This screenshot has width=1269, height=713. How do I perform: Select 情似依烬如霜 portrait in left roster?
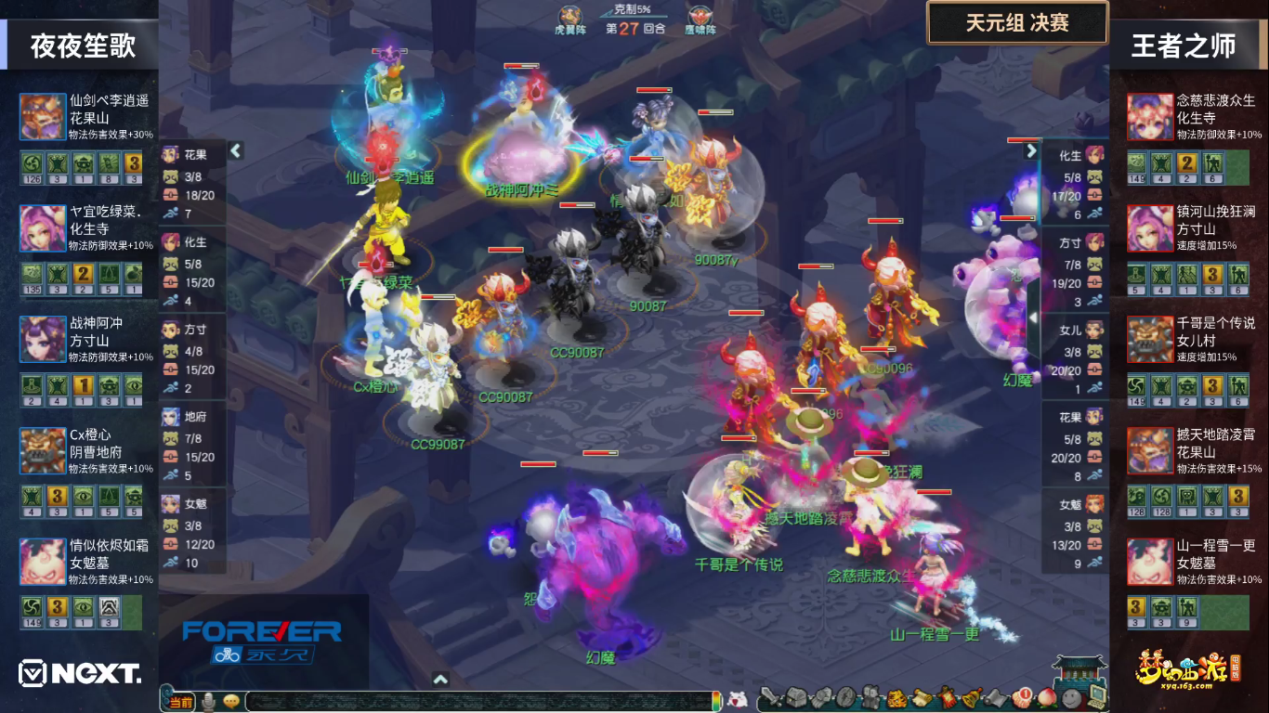[43, 563]
